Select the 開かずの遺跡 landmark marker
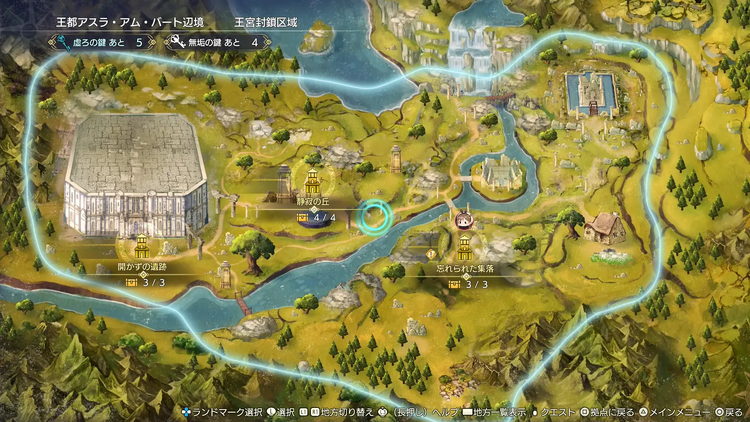The image size is (750, 422). (x=142, y=246)
